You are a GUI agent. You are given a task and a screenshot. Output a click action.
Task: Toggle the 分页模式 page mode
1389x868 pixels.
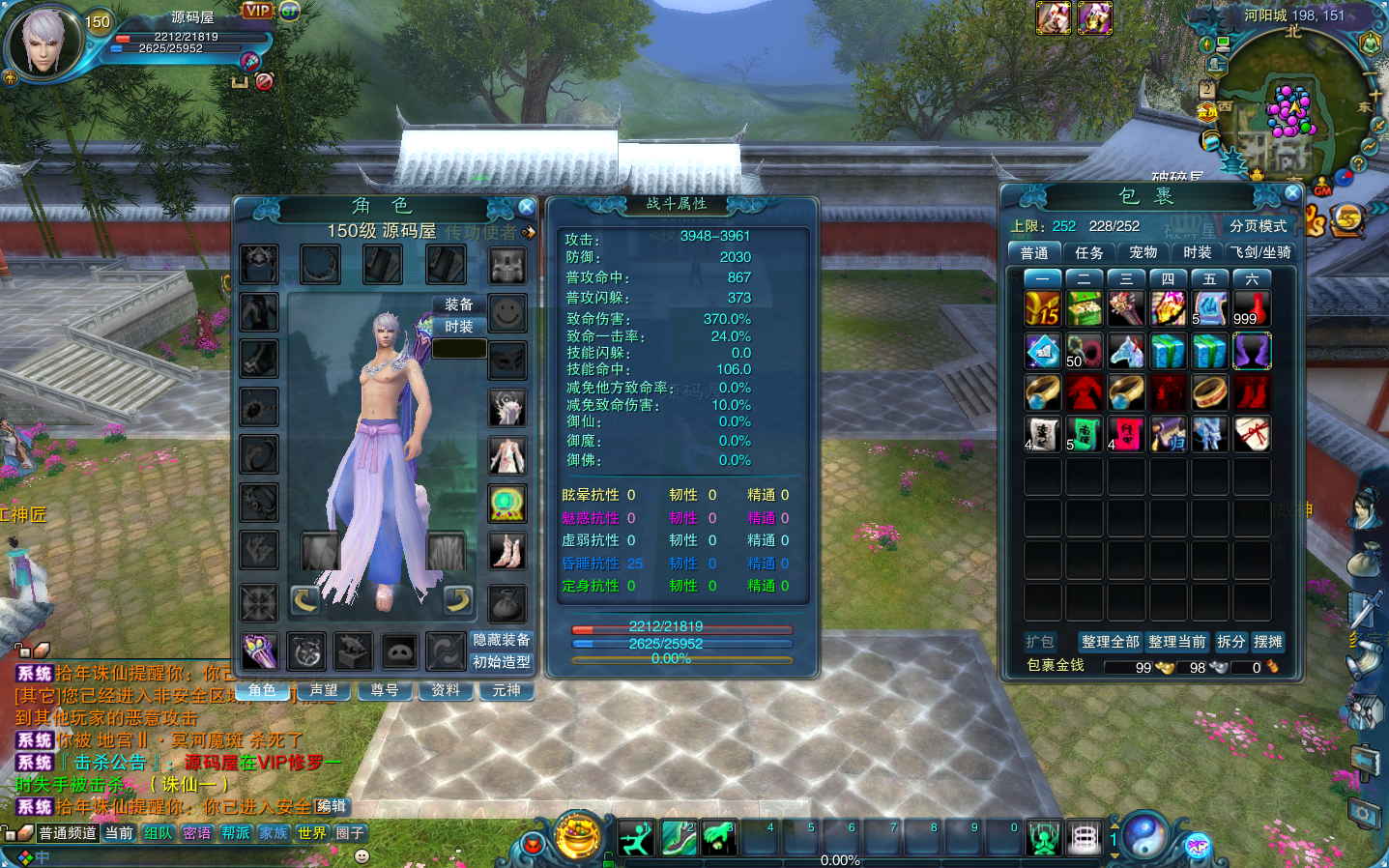pos(1258,226)
